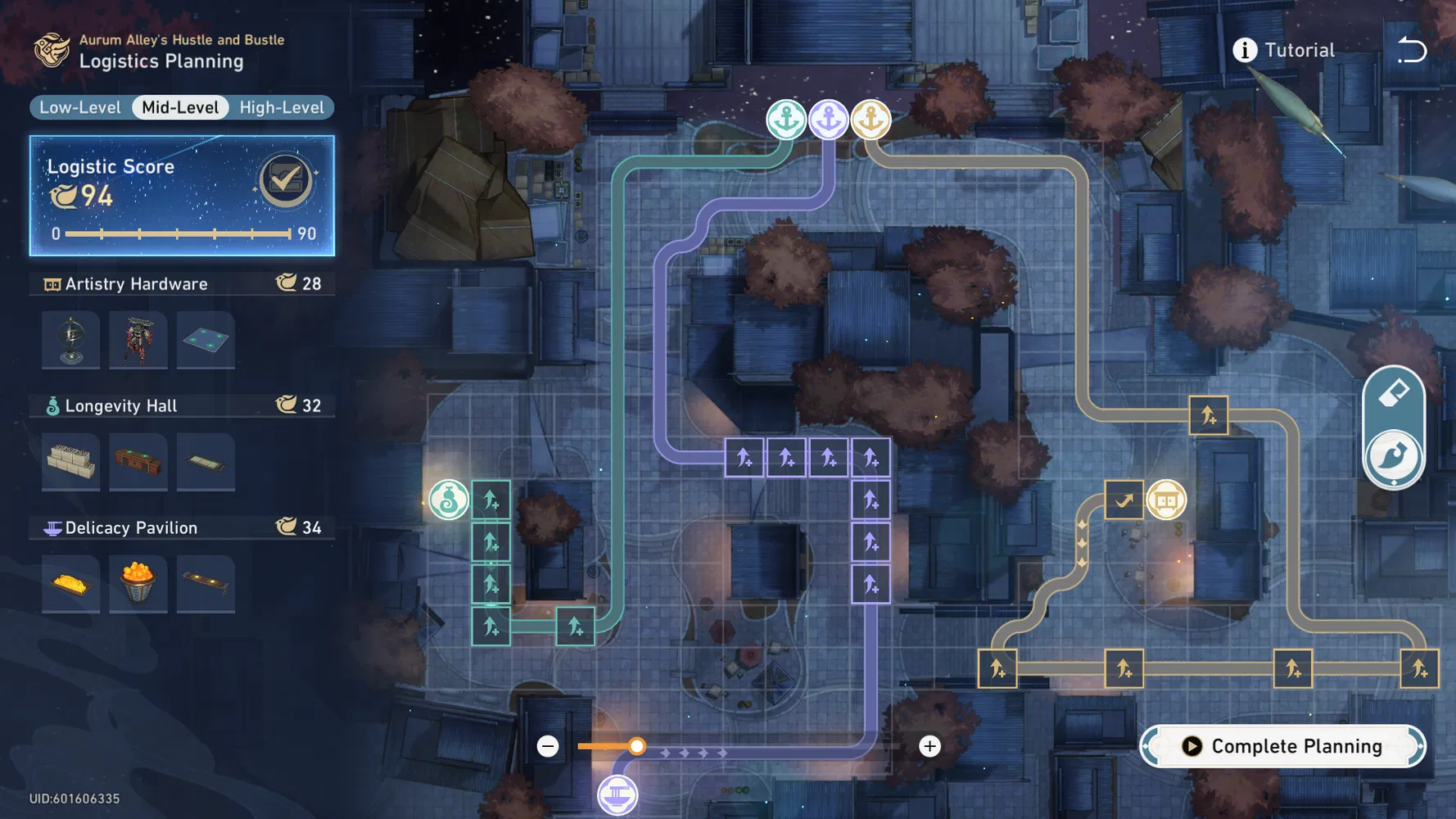Zoom in with the plus button
The height and width of the screenshot is (819, 1456).
pyautogui.click(x=929, y=746)
